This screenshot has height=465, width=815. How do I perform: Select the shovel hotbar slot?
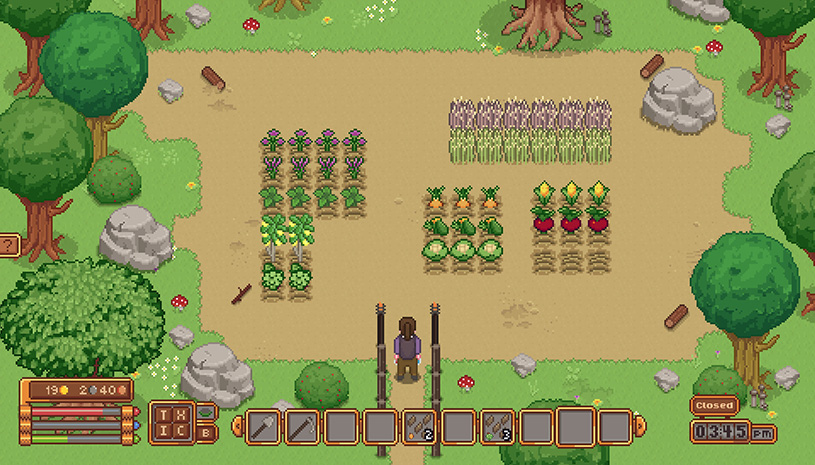click(262, 427)
